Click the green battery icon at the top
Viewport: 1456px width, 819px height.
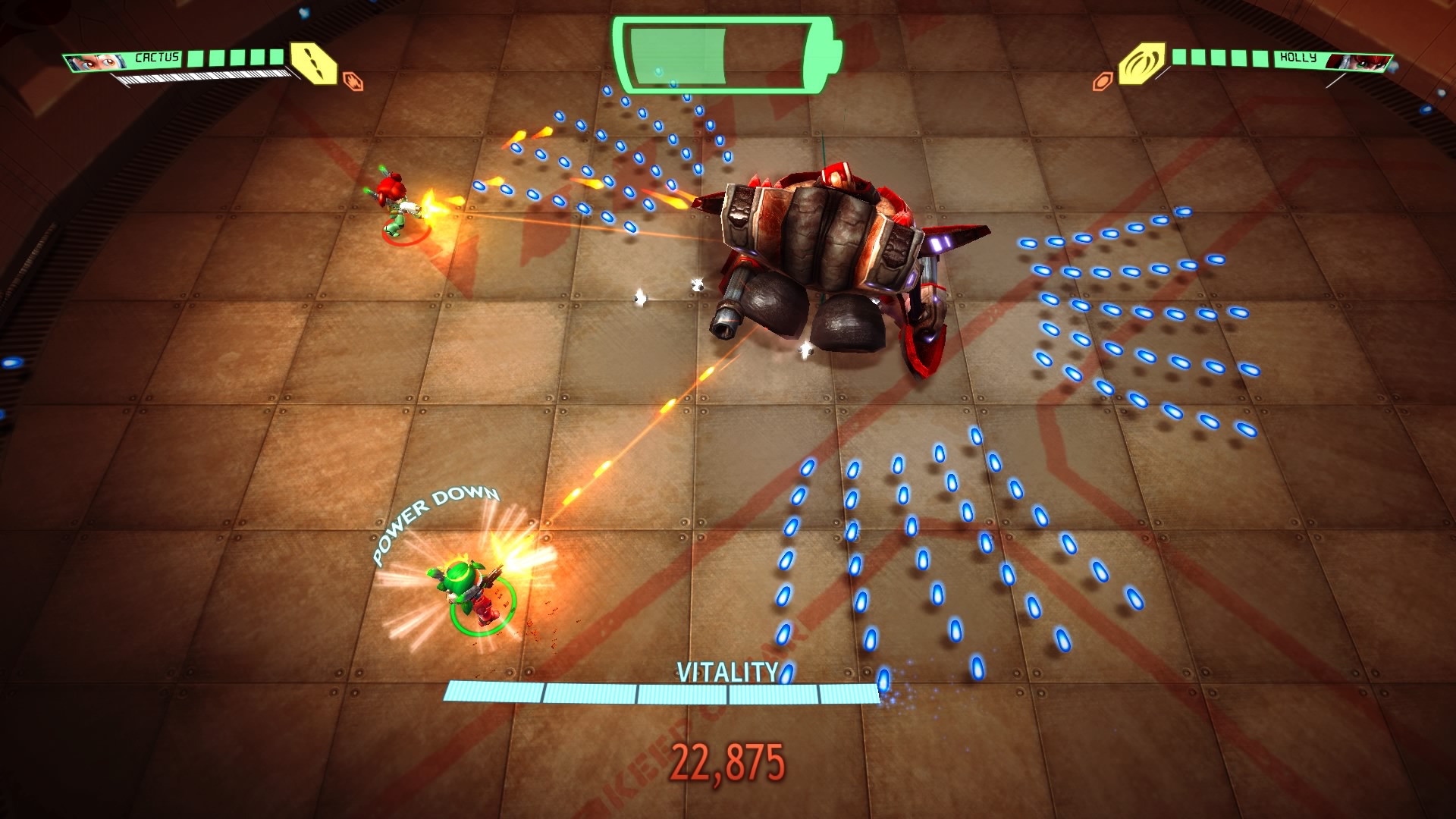tap(720, 55)
